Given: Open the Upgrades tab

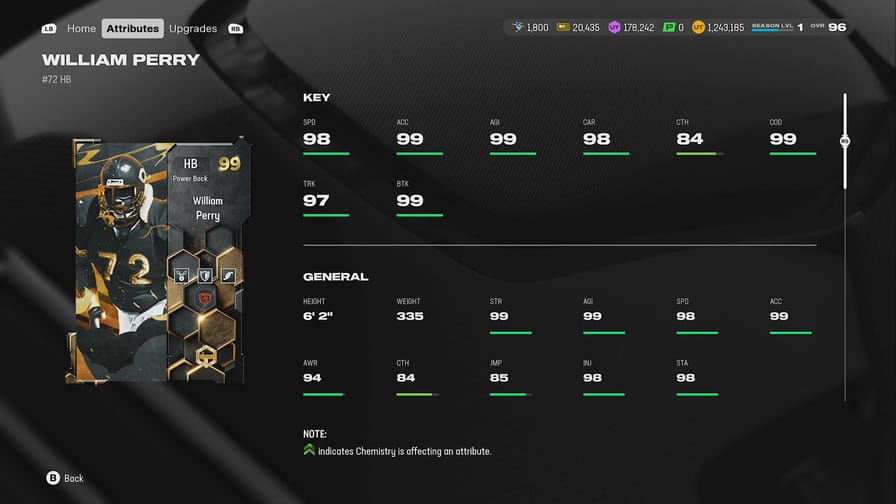Looking at the screenshot, I should [x=193, y=28].
